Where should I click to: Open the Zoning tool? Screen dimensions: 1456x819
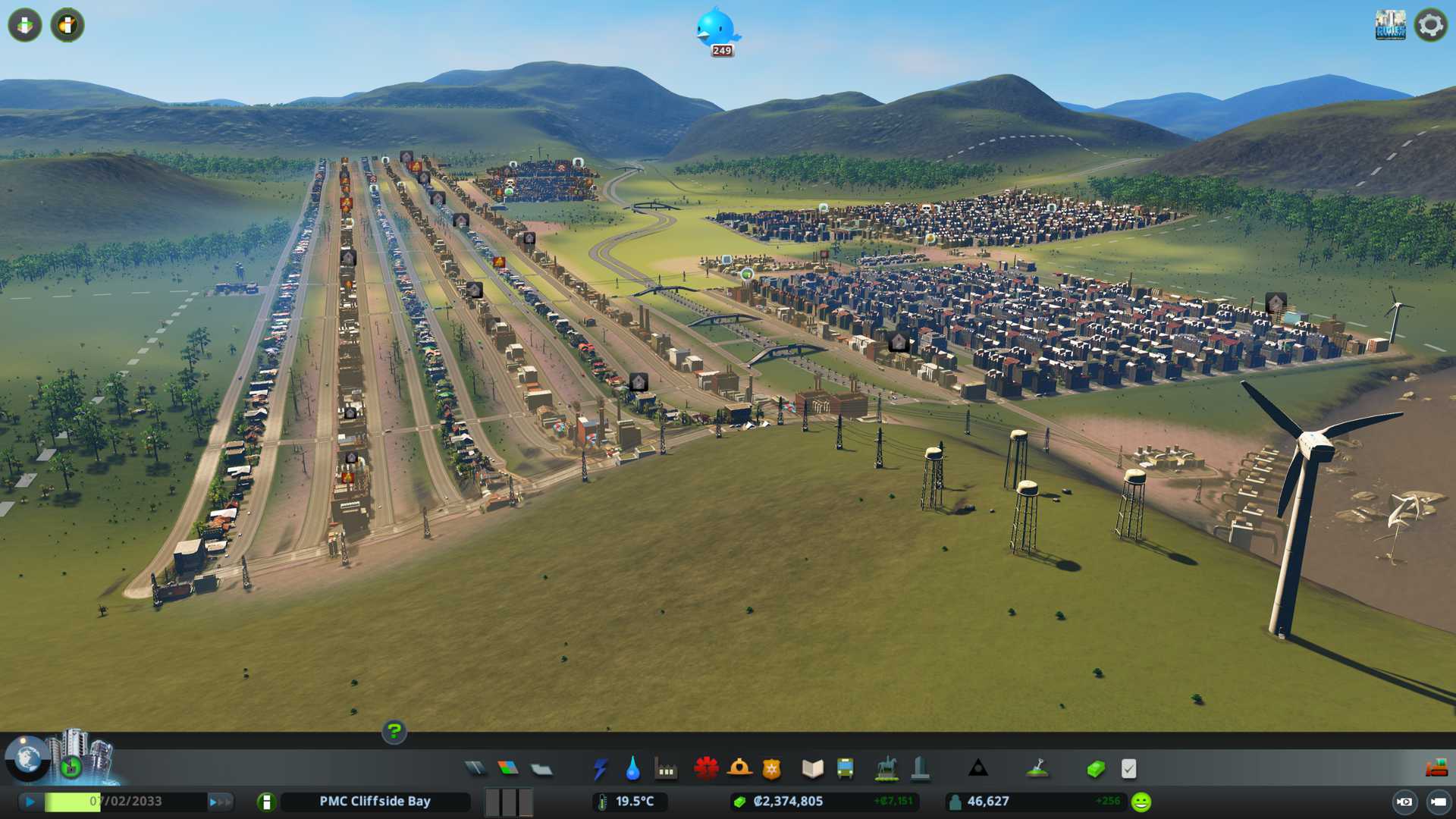click(x=508, y=769)
